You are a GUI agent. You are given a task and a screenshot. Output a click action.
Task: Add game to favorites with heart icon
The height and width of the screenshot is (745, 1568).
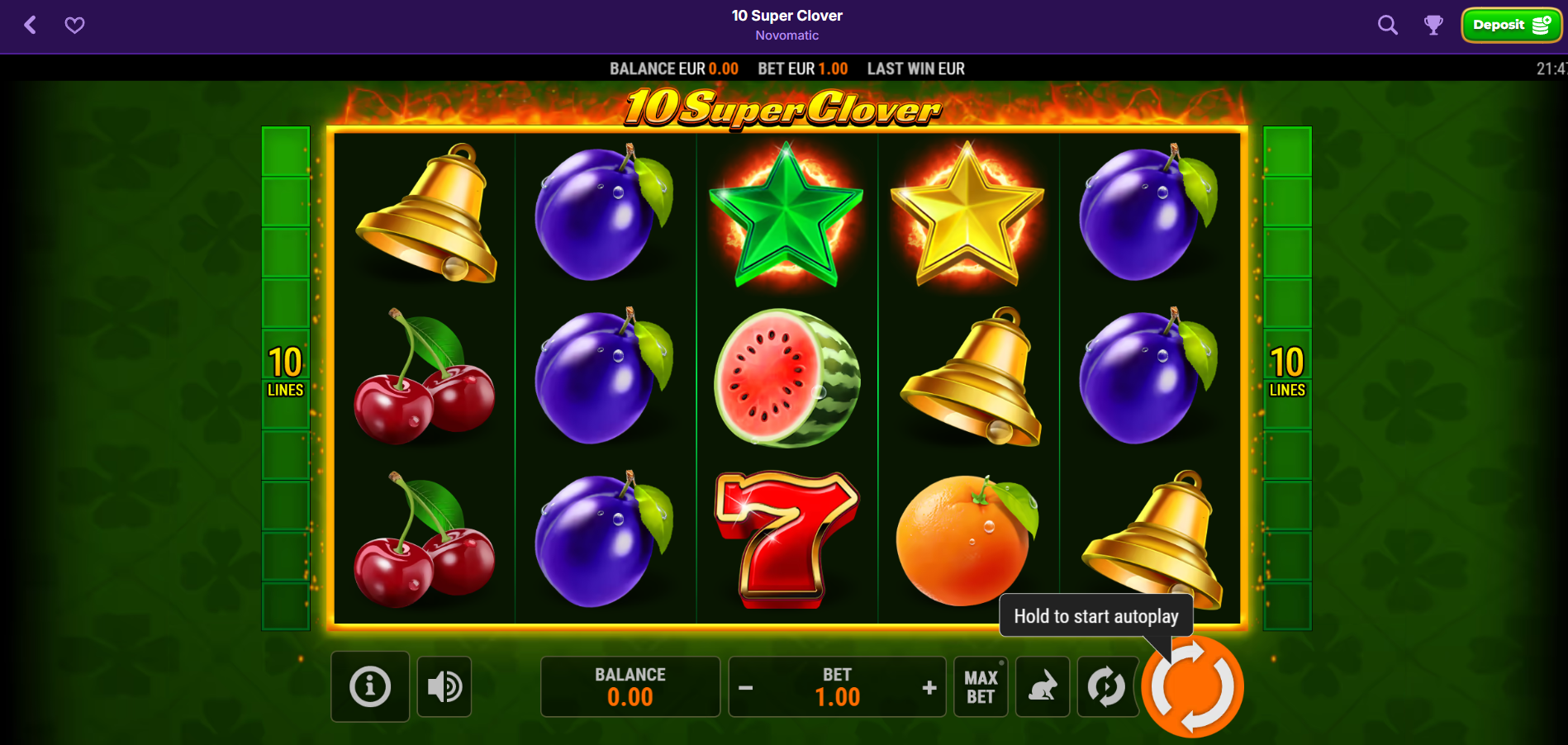click(x=74, y=25)
